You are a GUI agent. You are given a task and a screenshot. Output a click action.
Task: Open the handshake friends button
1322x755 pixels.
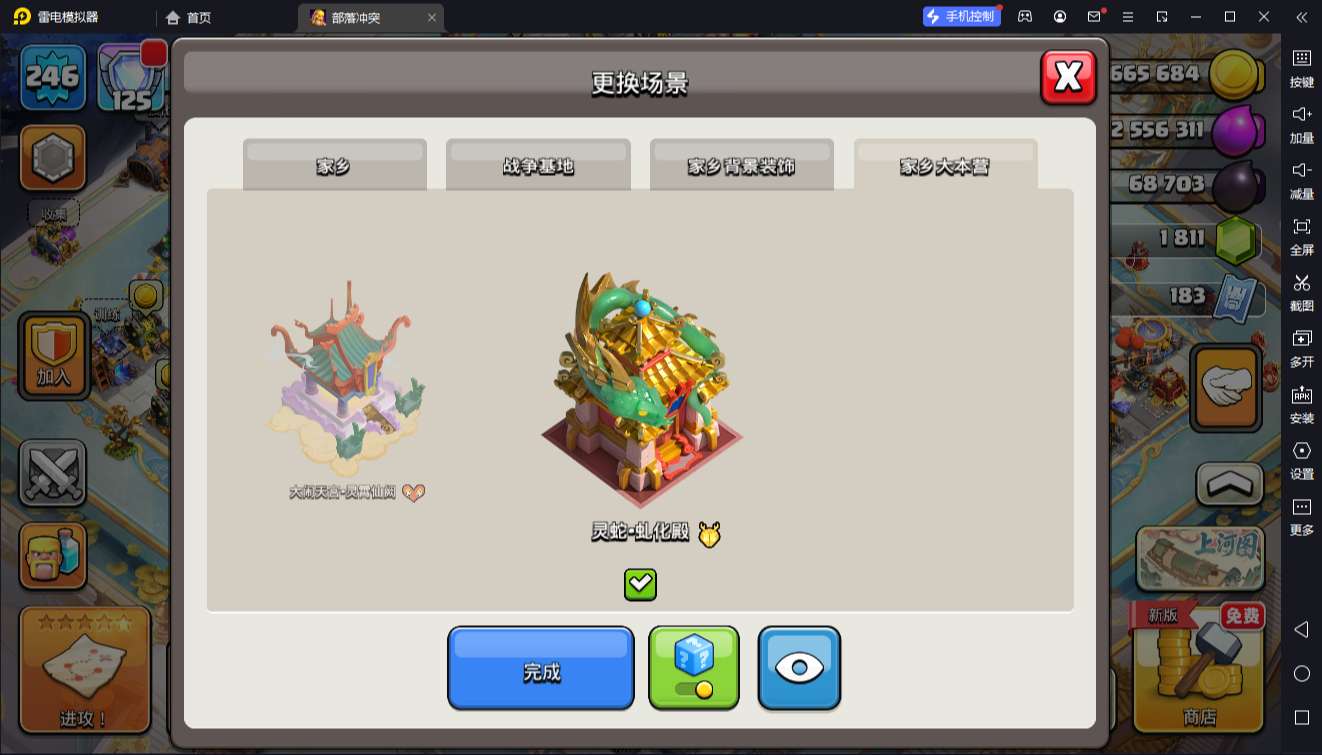pyautogui.click(x=1226, y=388)
